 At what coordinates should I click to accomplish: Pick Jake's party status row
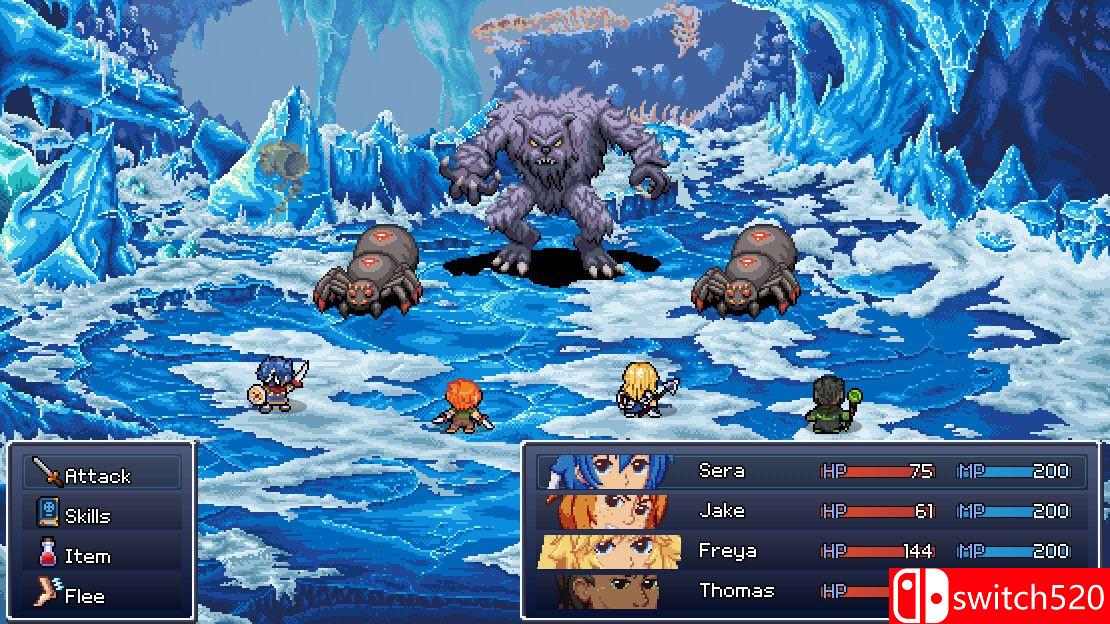(721, 511)
